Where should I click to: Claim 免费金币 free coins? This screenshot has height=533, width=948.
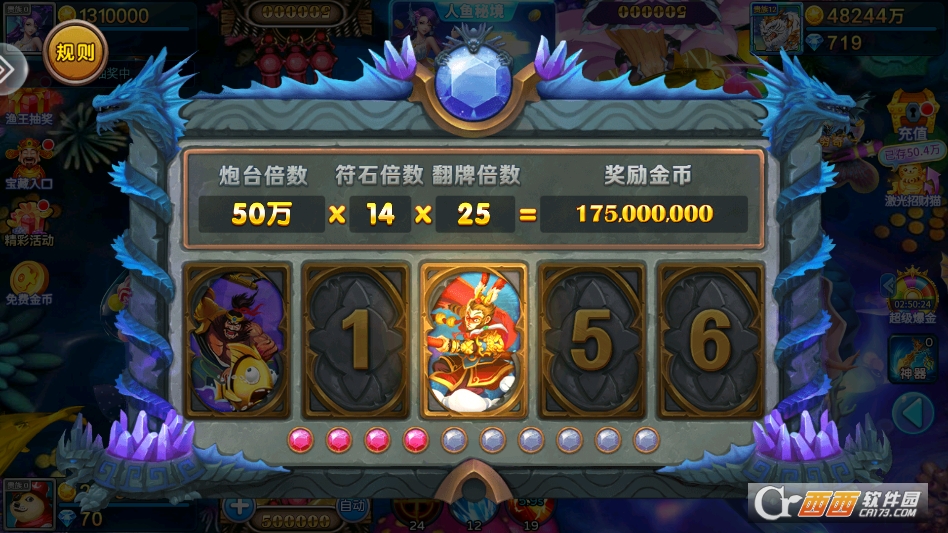click(x=28, y=282)
